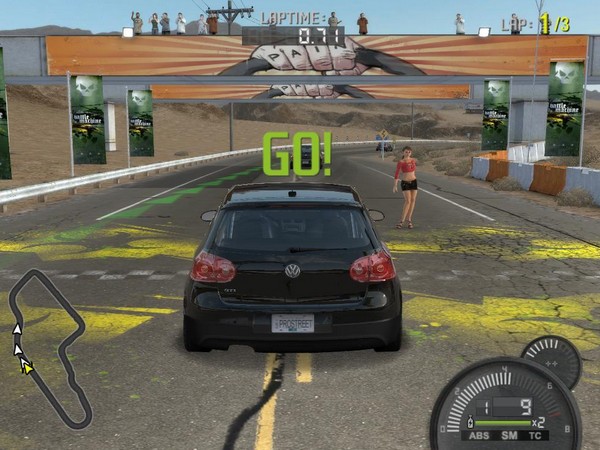Toggle the SM stability indicator
Image resolution: width=600 pixels, height=450 pixels.
pos(509,435)
